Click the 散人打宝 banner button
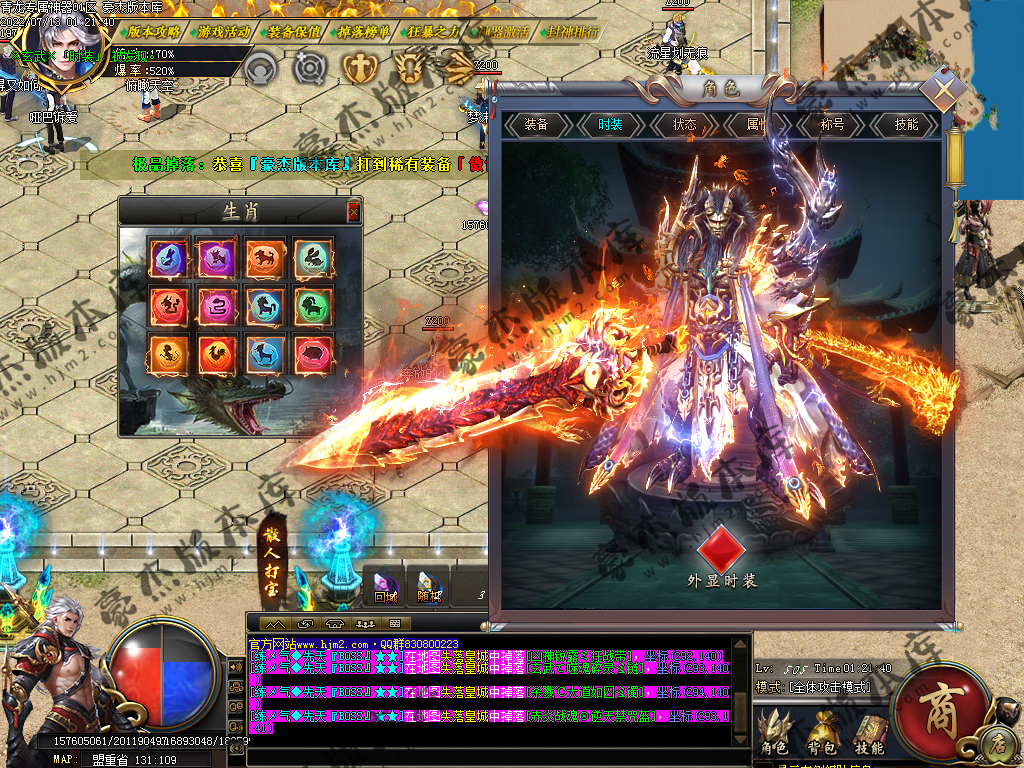 [271, 563]
